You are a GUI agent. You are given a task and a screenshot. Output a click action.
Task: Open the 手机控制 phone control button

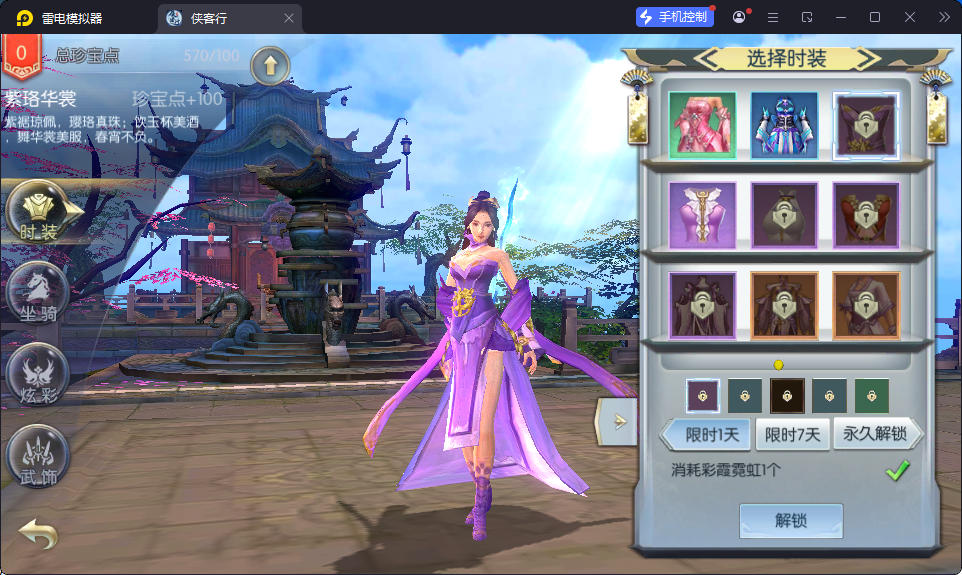click(674, 18)
